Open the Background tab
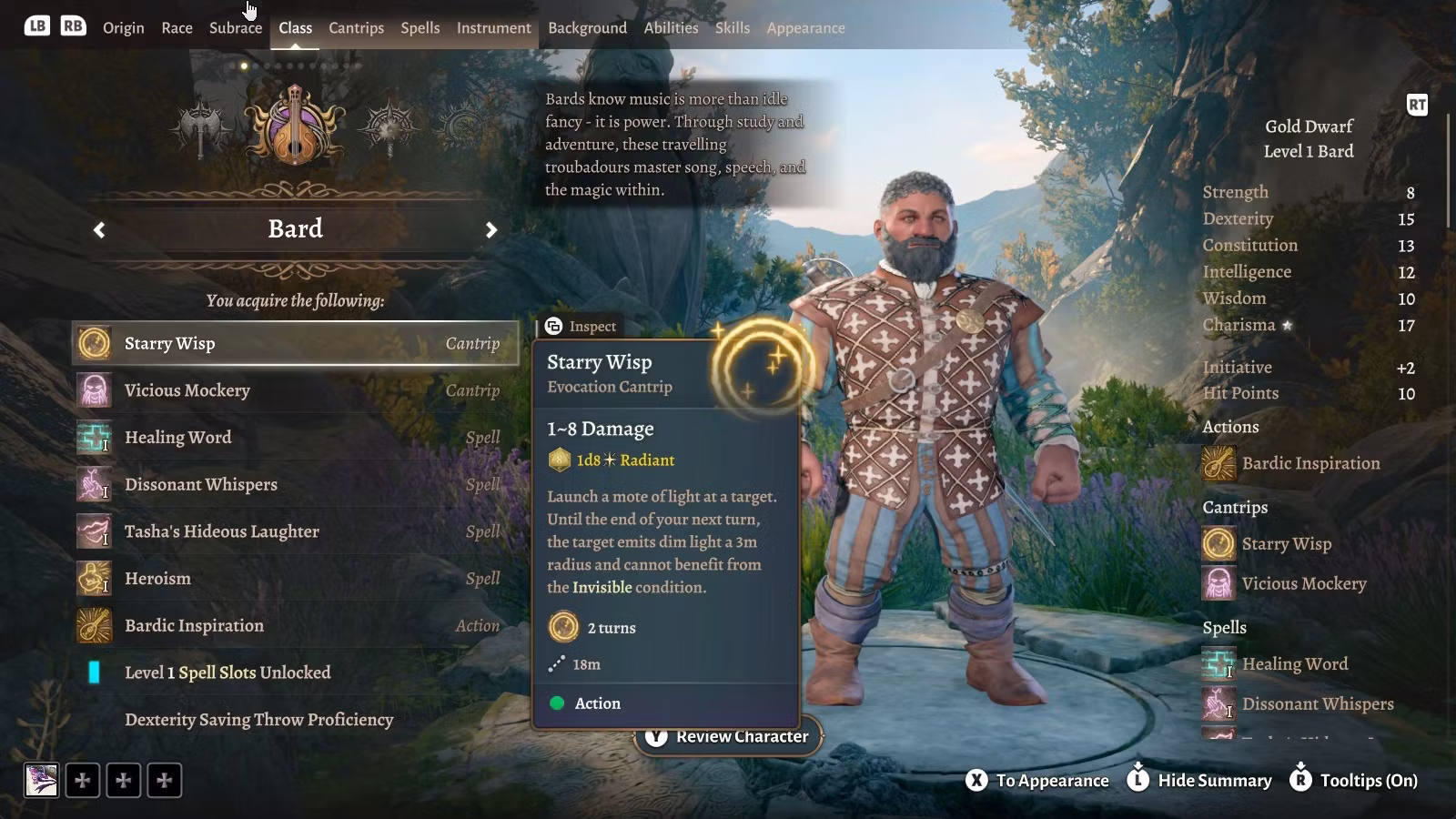1456x819 pixels. pyautogui.click(x=587, y=27)
